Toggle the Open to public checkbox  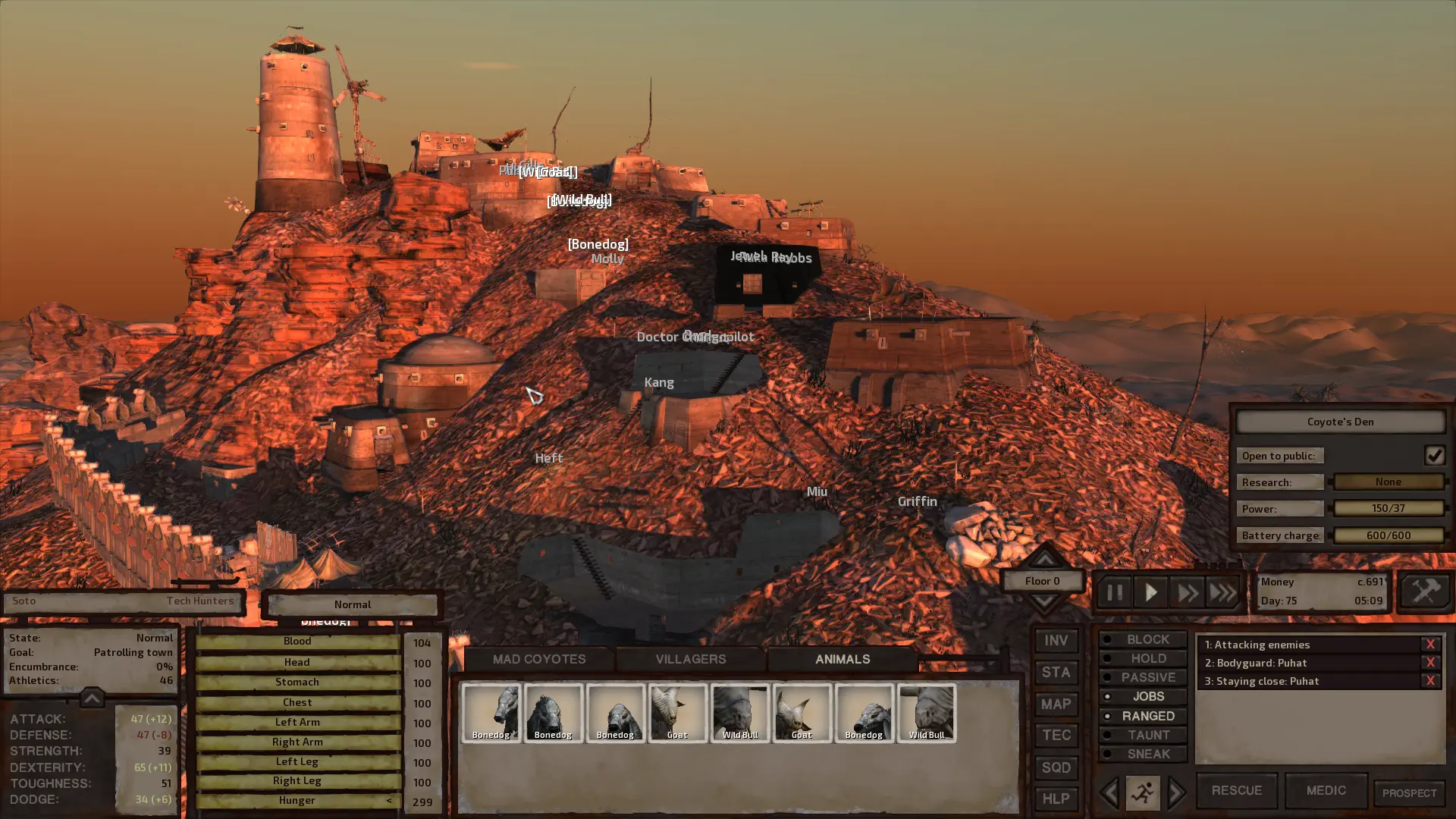pyautogui.click(x=1434, y=455)
